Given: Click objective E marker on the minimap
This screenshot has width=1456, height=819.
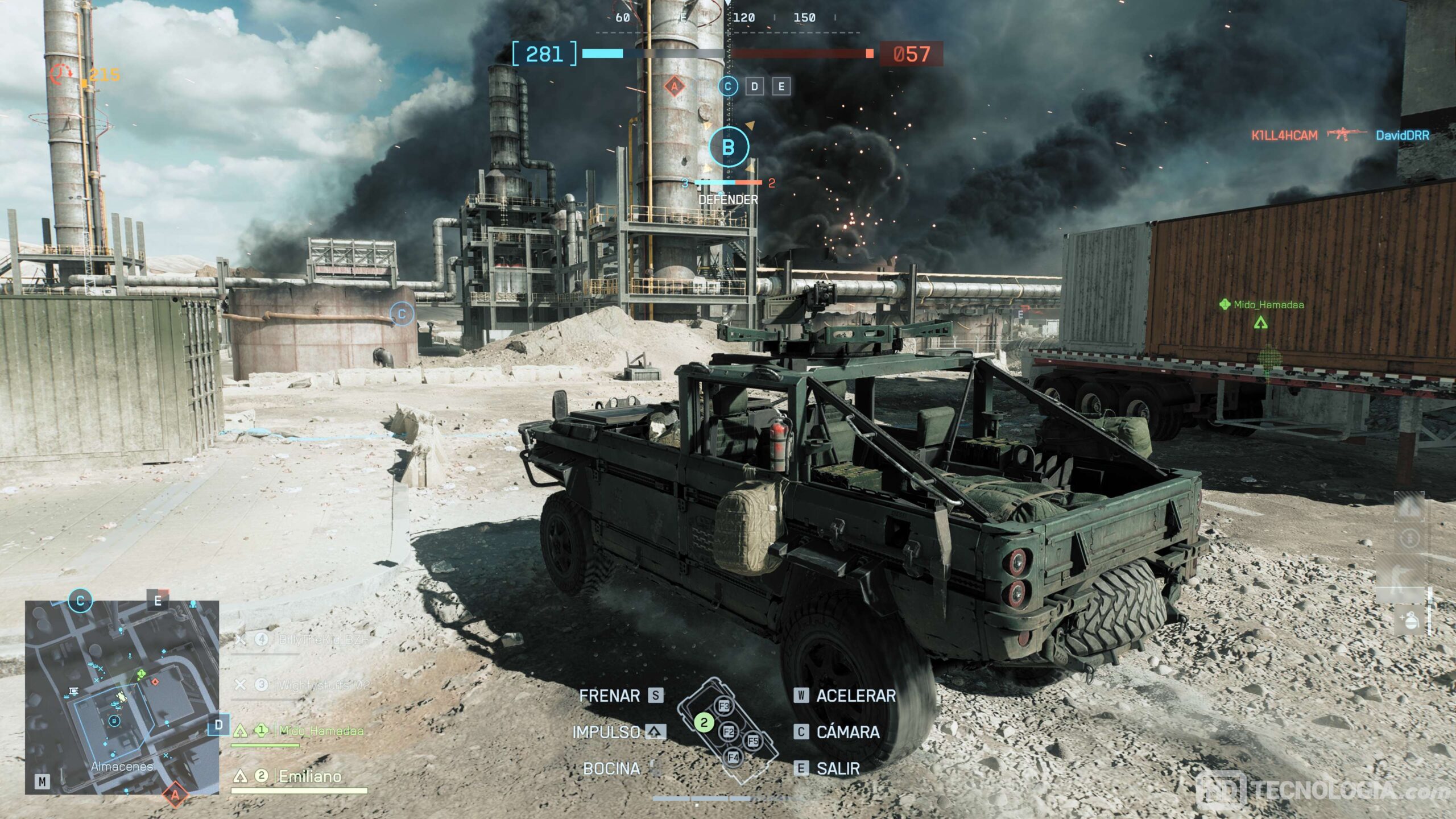Looking at the screenshot, I should [158, 601].
